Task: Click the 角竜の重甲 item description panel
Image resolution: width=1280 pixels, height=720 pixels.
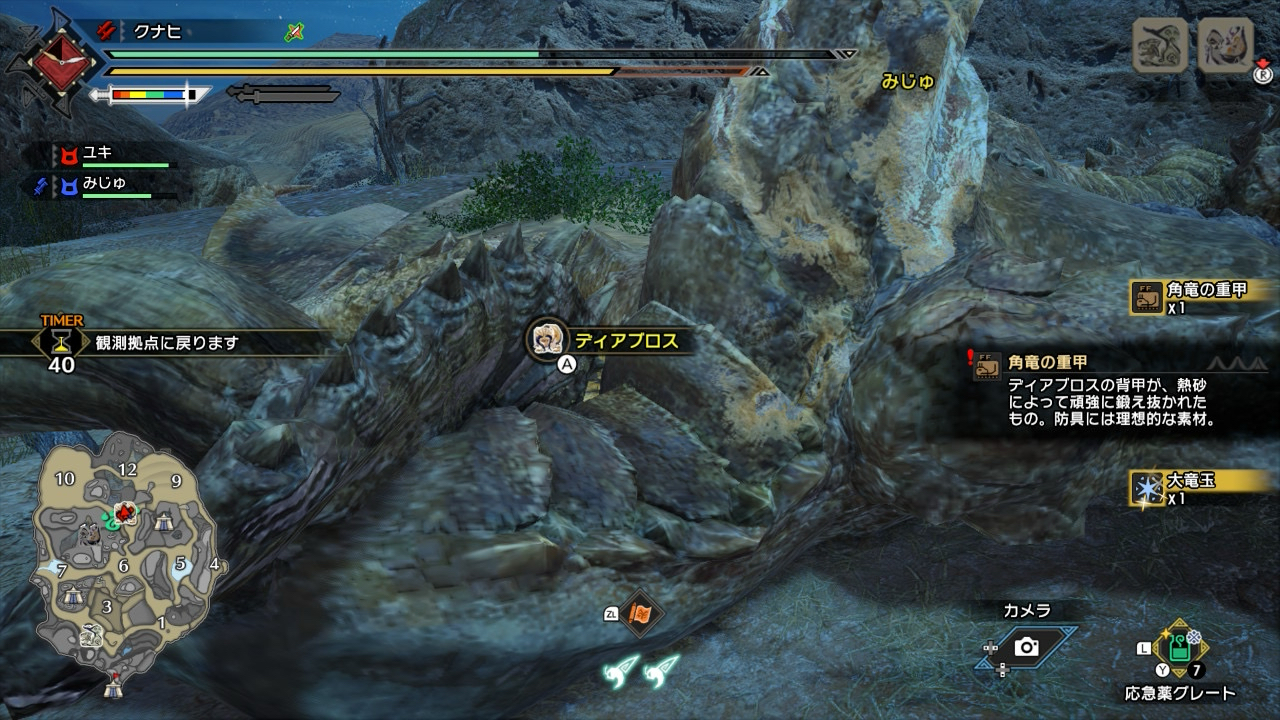Action: tap(1110, 390)
